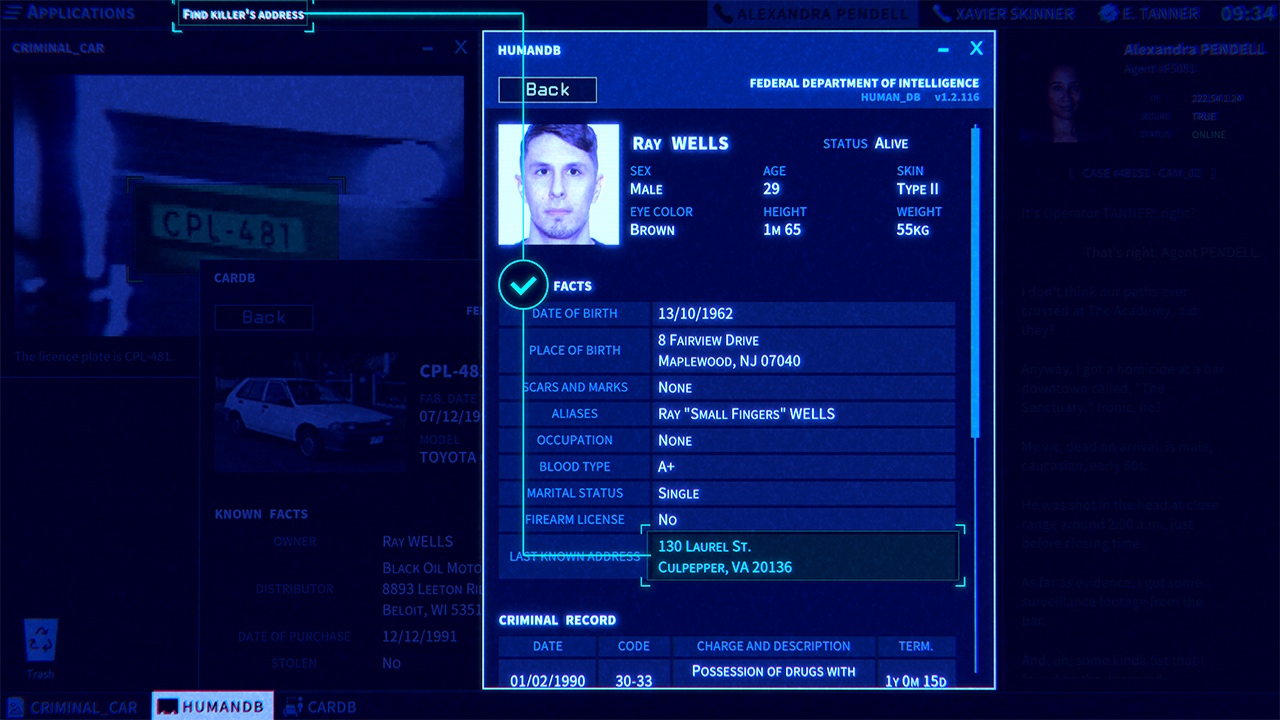Click the green FACTS checkmark icon
The image size is (1280, 720).
point(523,285)
